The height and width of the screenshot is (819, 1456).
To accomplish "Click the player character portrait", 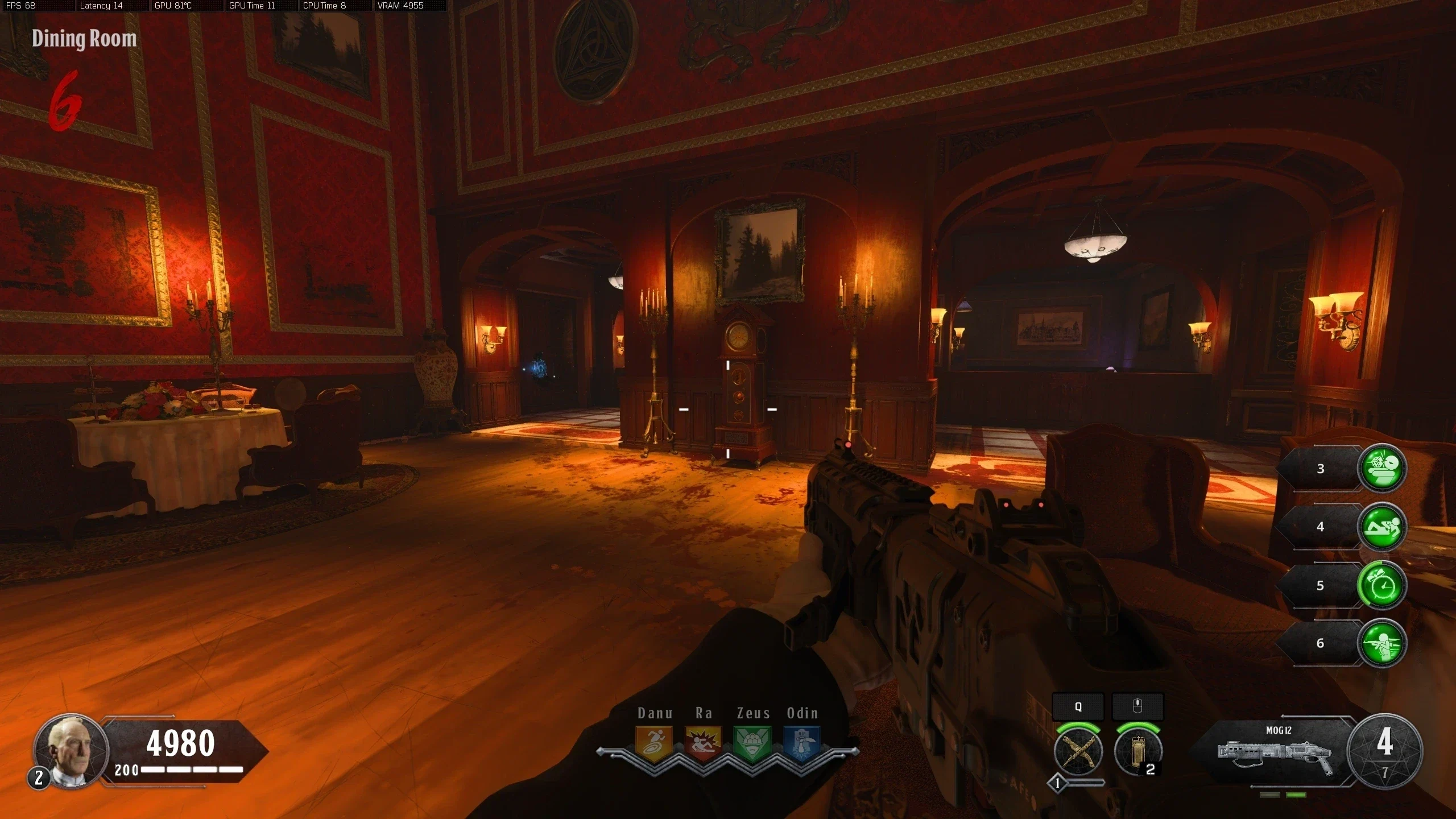I will (x=71, y=750).
